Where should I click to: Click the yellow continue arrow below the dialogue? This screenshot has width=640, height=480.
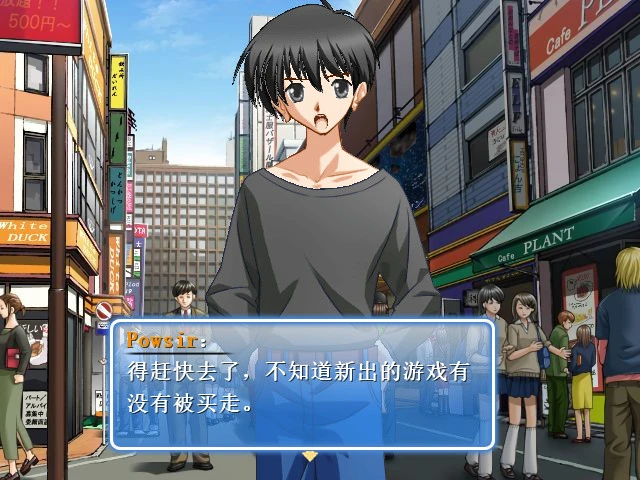310,456
